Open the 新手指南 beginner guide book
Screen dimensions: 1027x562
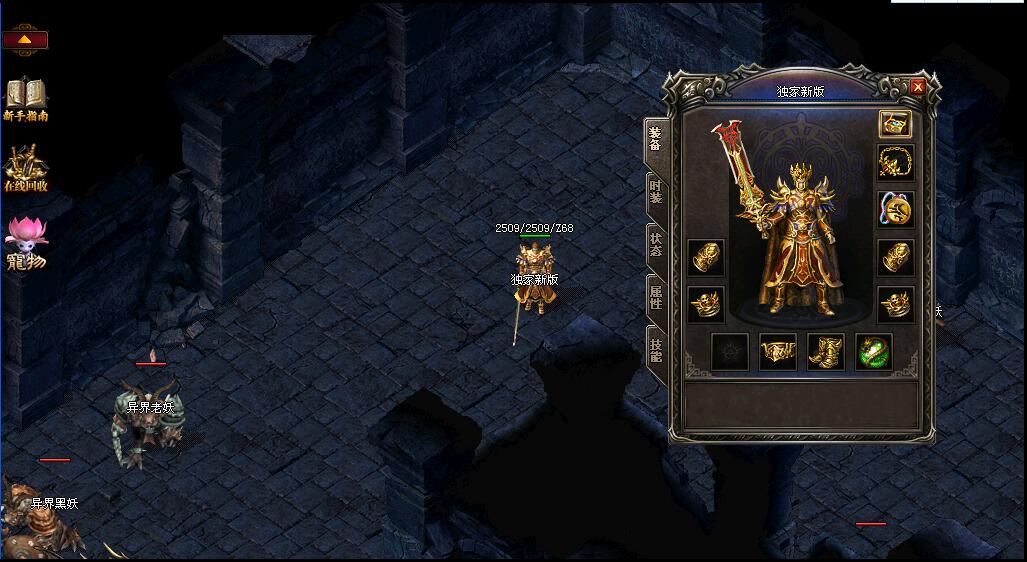26,98
